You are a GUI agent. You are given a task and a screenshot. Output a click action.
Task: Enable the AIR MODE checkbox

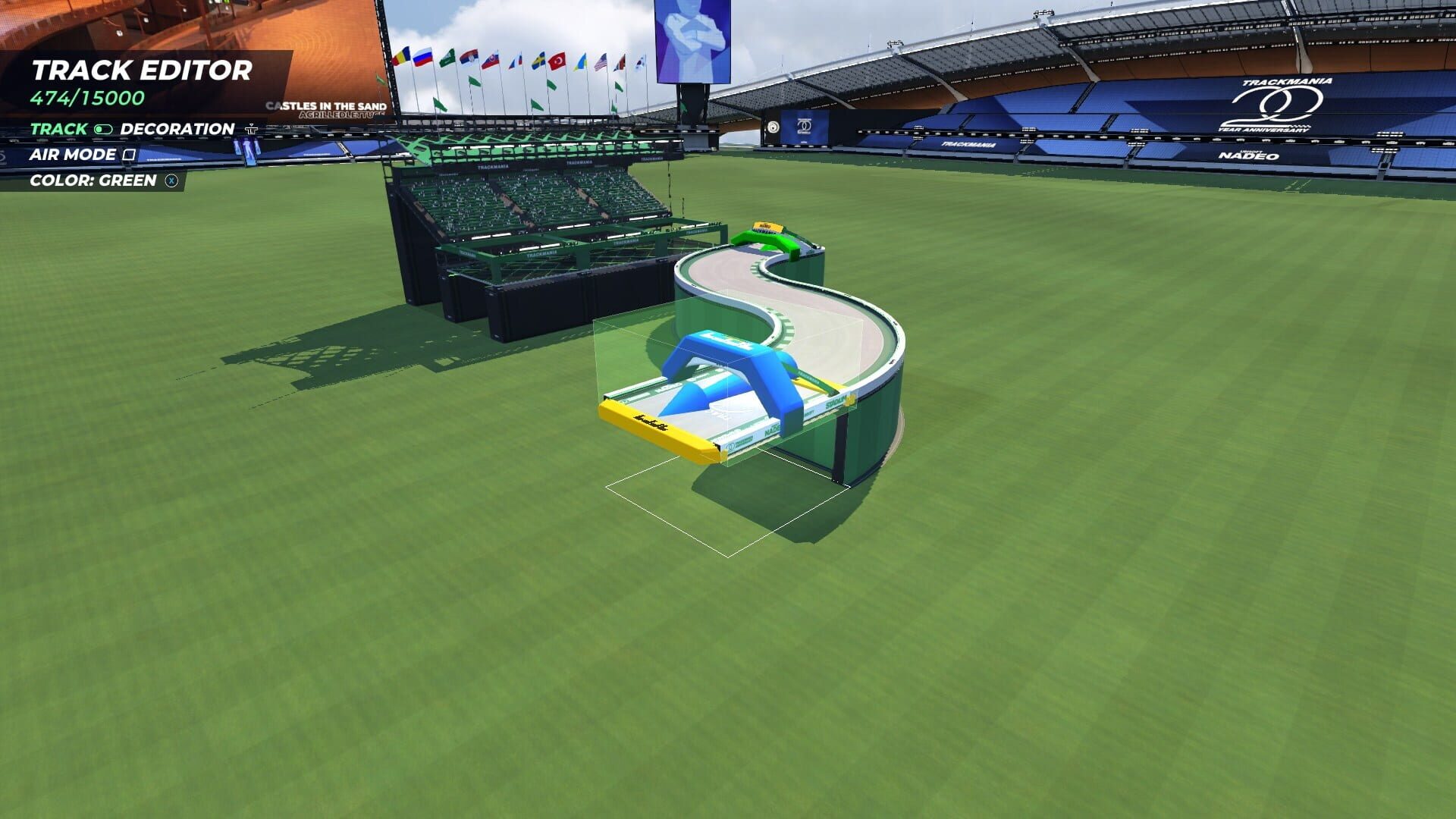130,155
